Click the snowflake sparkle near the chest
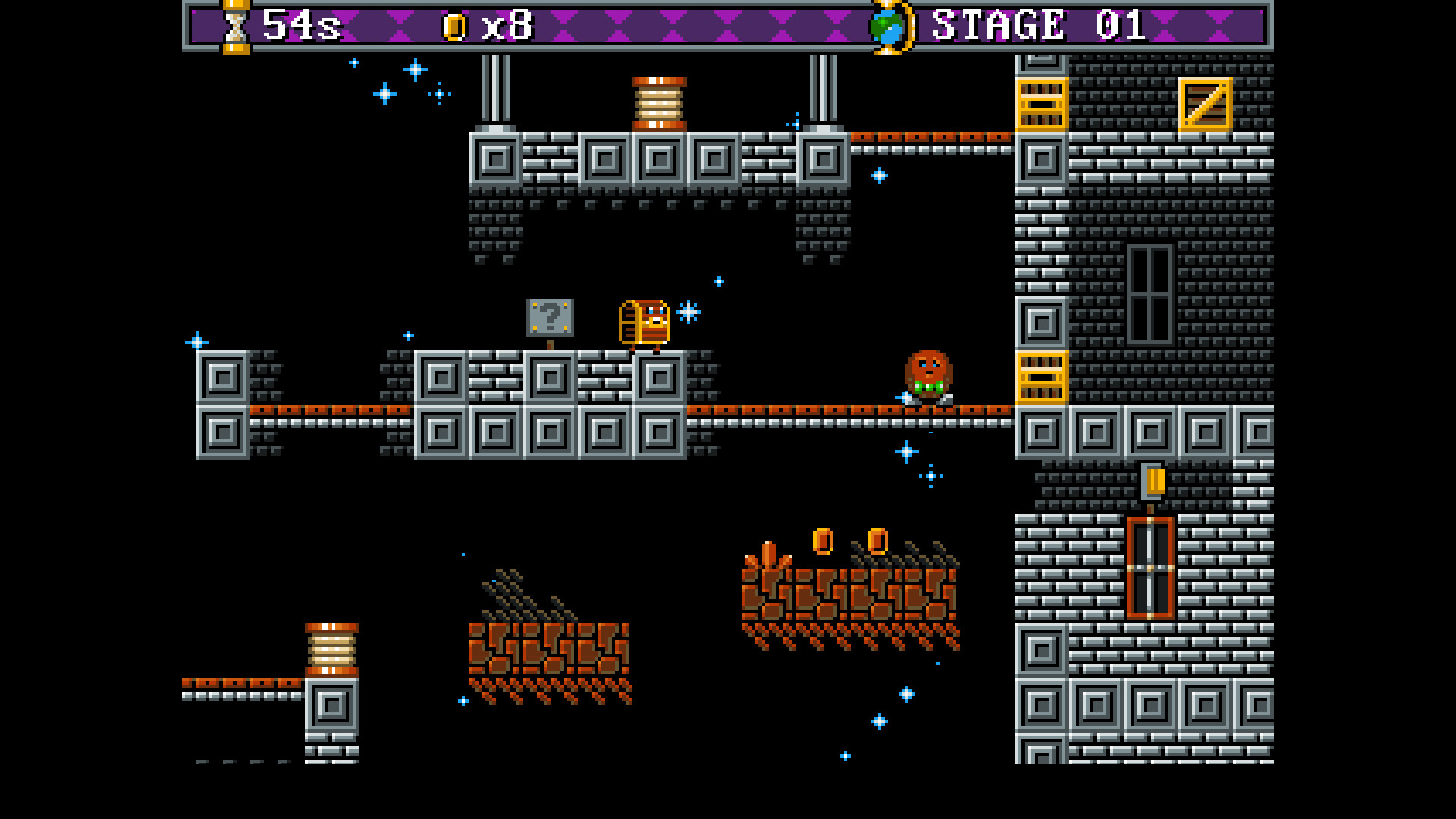 [689, 311]
